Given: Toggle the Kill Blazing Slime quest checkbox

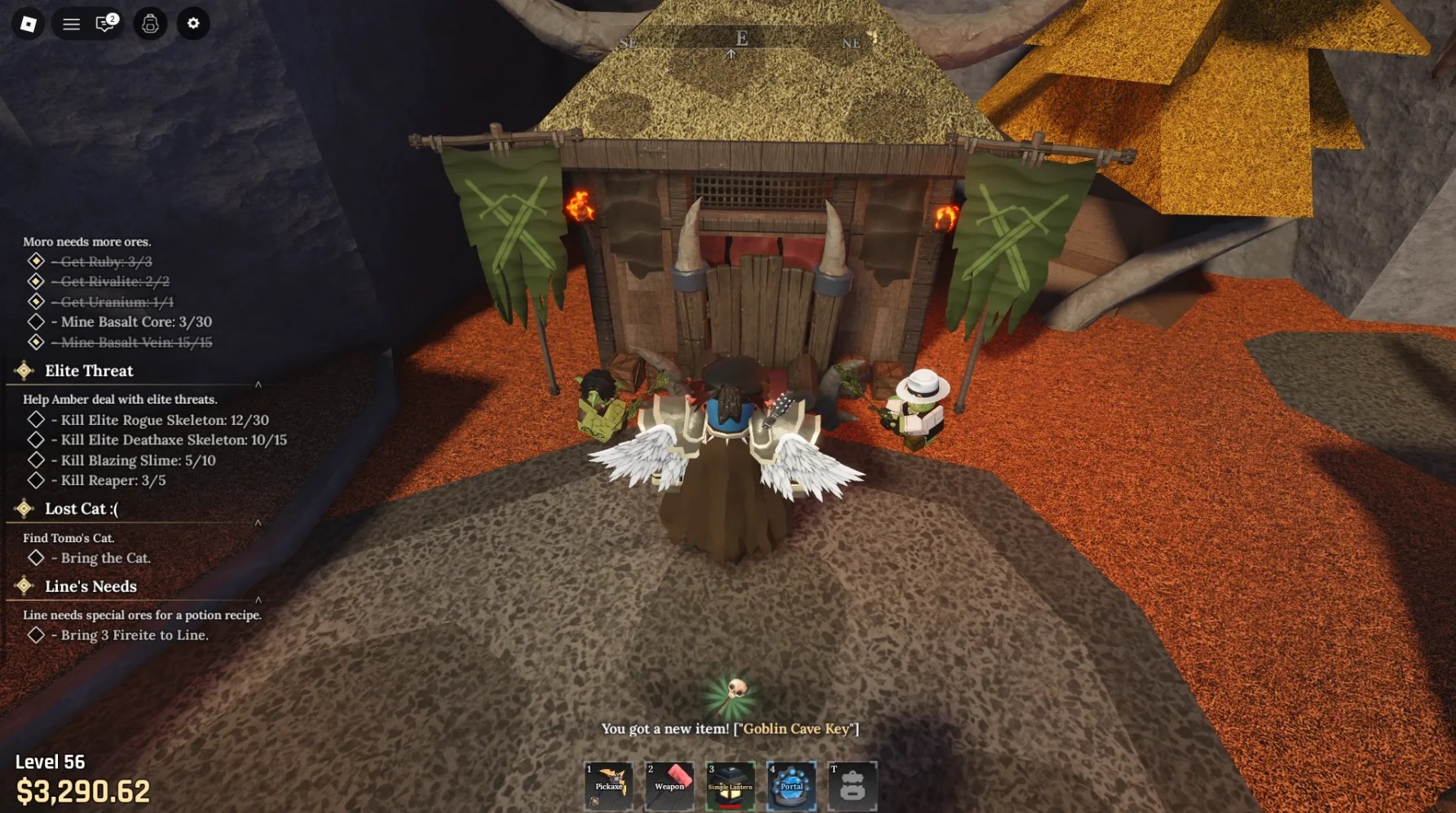Looking at the screenshot, I should click(x=37, y=460).
